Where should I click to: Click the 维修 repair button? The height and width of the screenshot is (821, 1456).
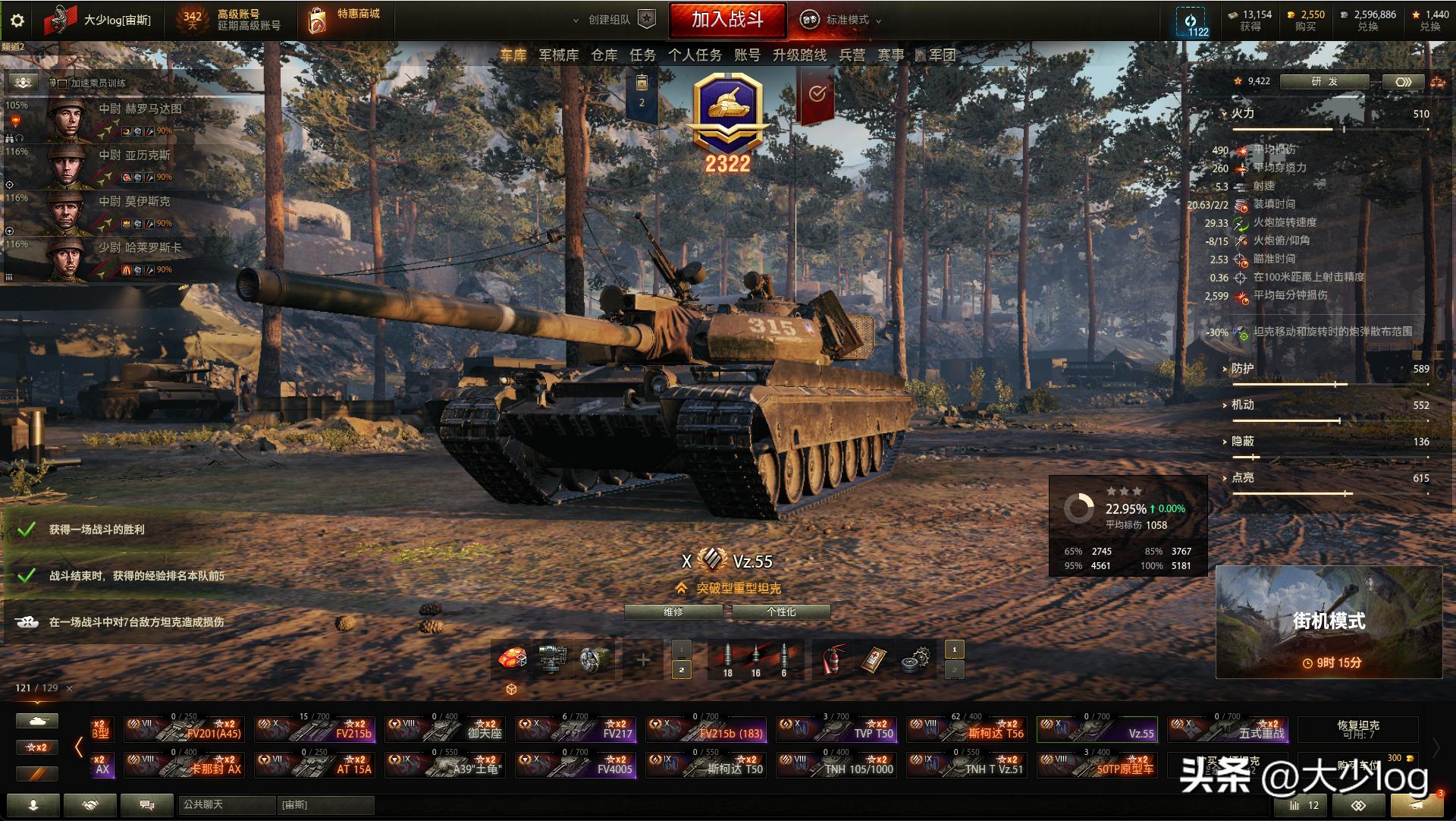(x=673, y=611)
